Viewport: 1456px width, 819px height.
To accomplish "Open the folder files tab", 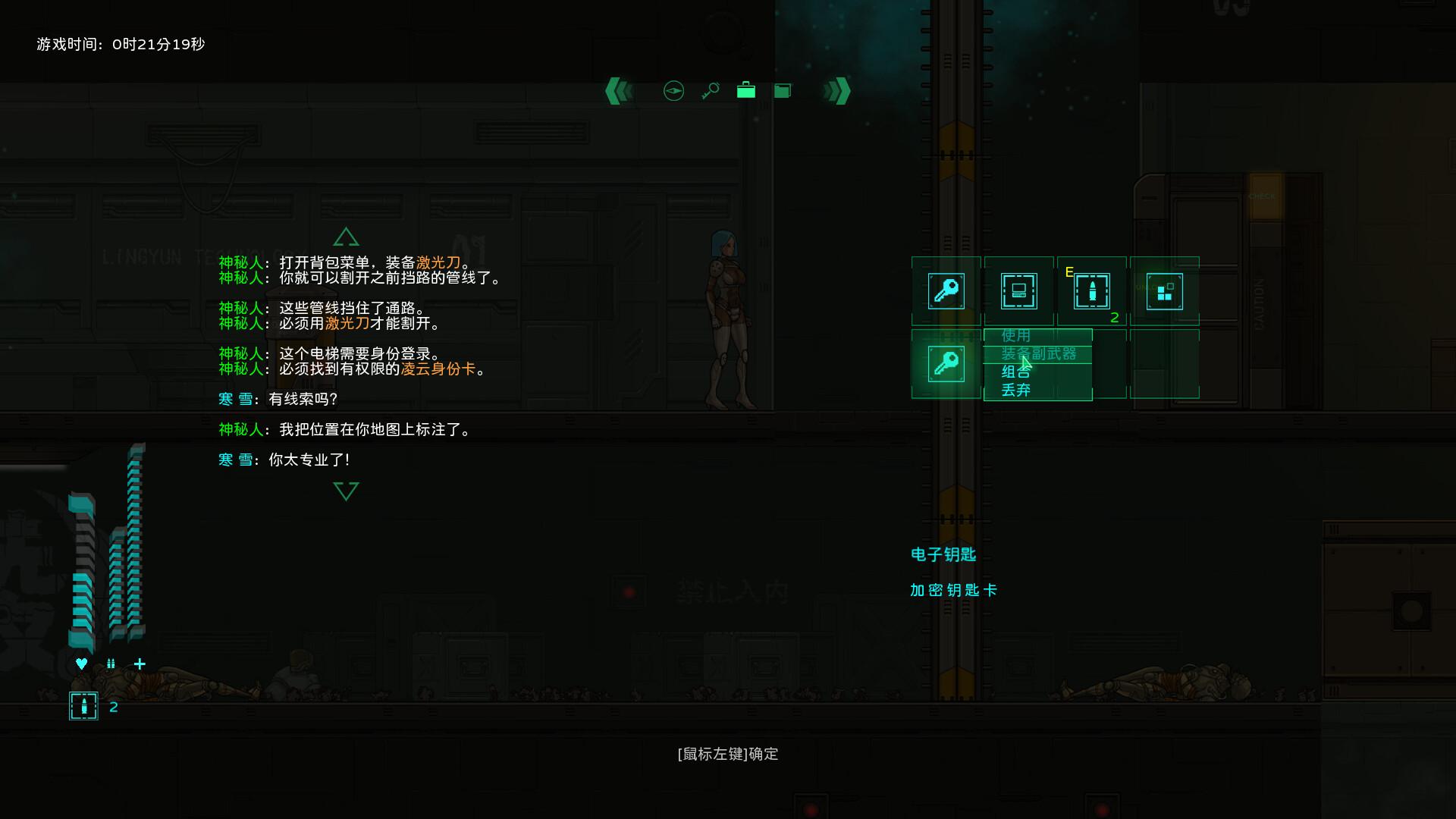I will [783, 91].
